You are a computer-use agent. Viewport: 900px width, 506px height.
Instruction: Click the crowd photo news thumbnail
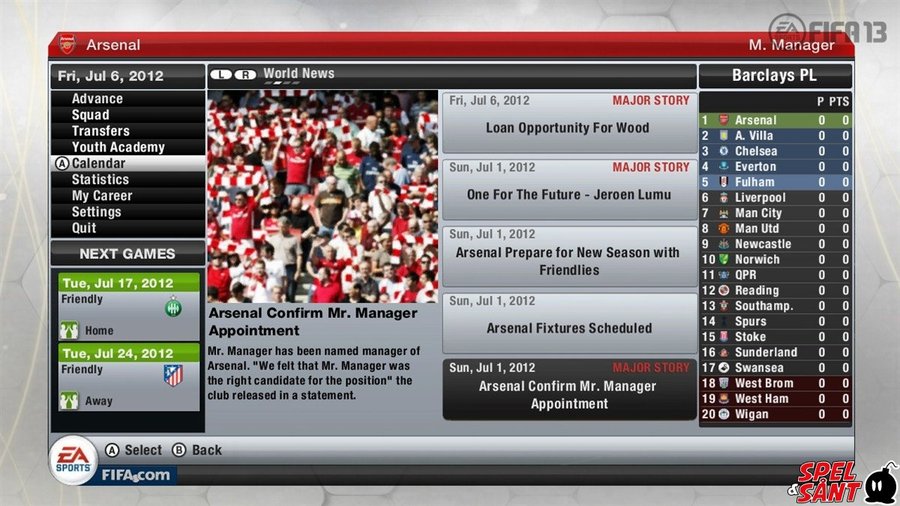tap(322, 196)
